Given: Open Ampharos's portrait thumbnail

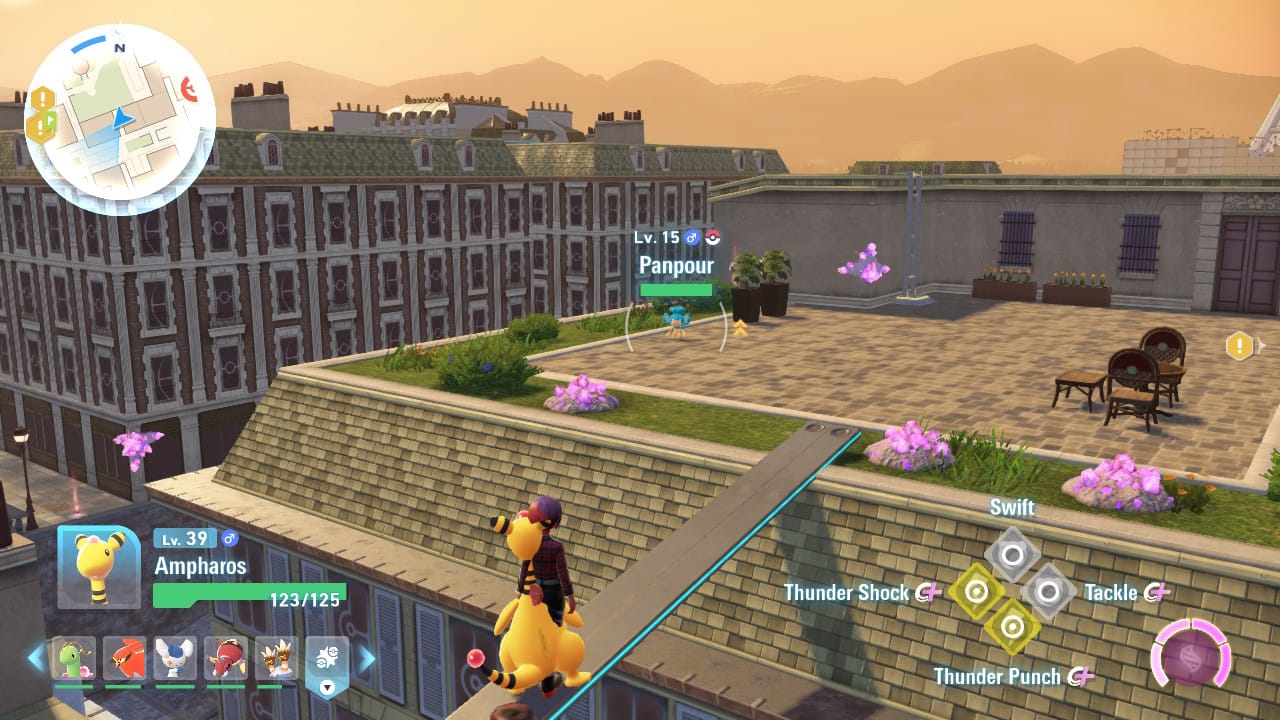Looking at the screenshot, I should 97,566.
